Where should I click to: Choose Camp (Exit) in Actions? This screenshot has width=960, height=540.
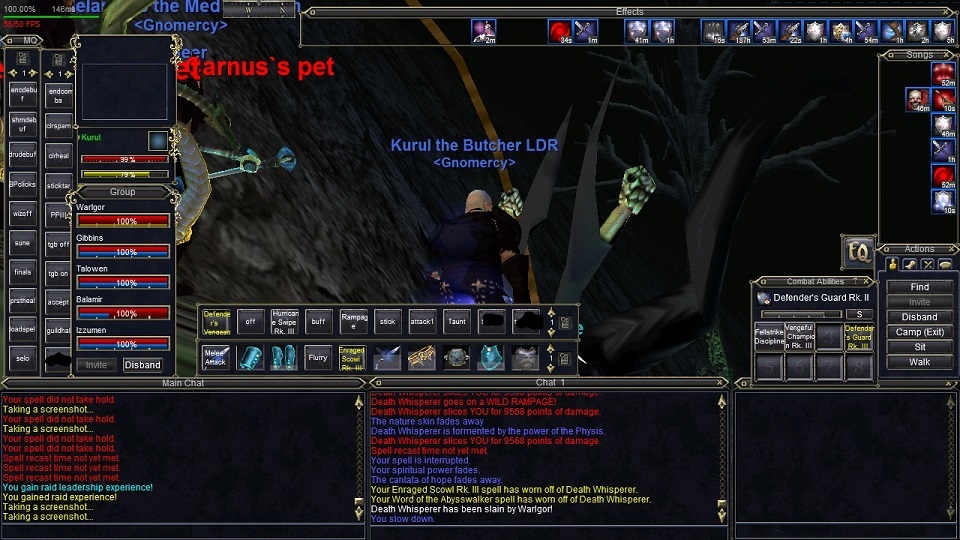click(919, 332)
